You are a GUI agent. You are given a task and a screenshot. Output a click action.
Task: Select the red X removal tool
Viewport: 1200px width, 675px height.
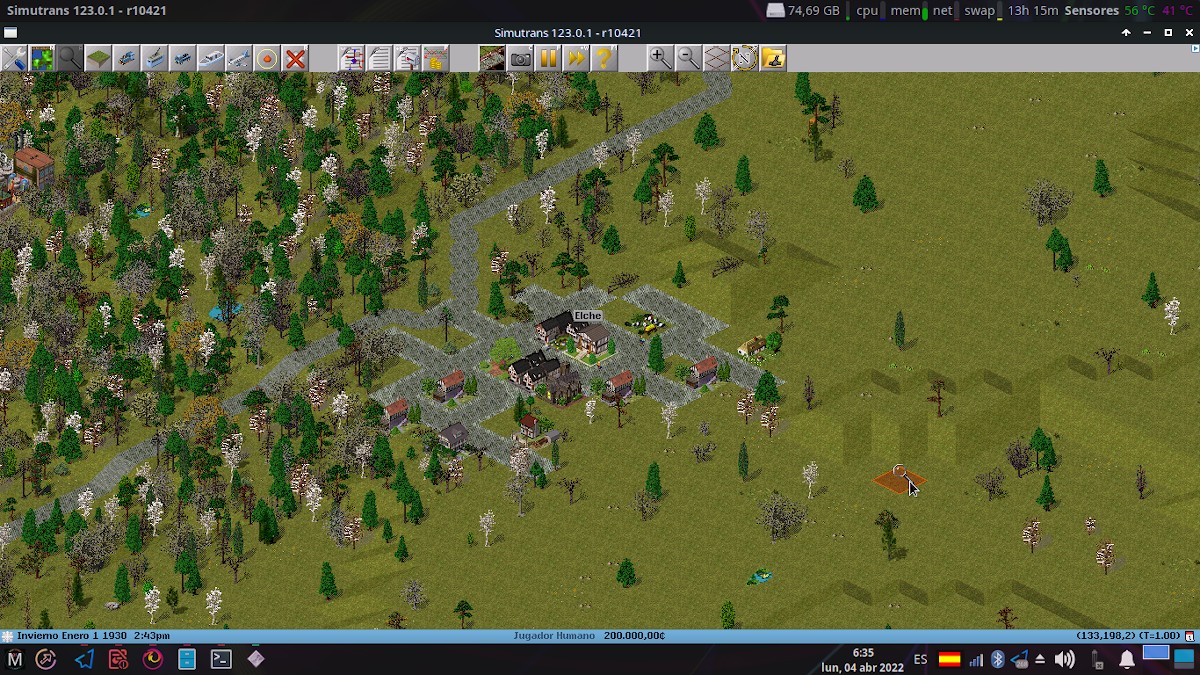pyautogui.click(x=295, y=58)
